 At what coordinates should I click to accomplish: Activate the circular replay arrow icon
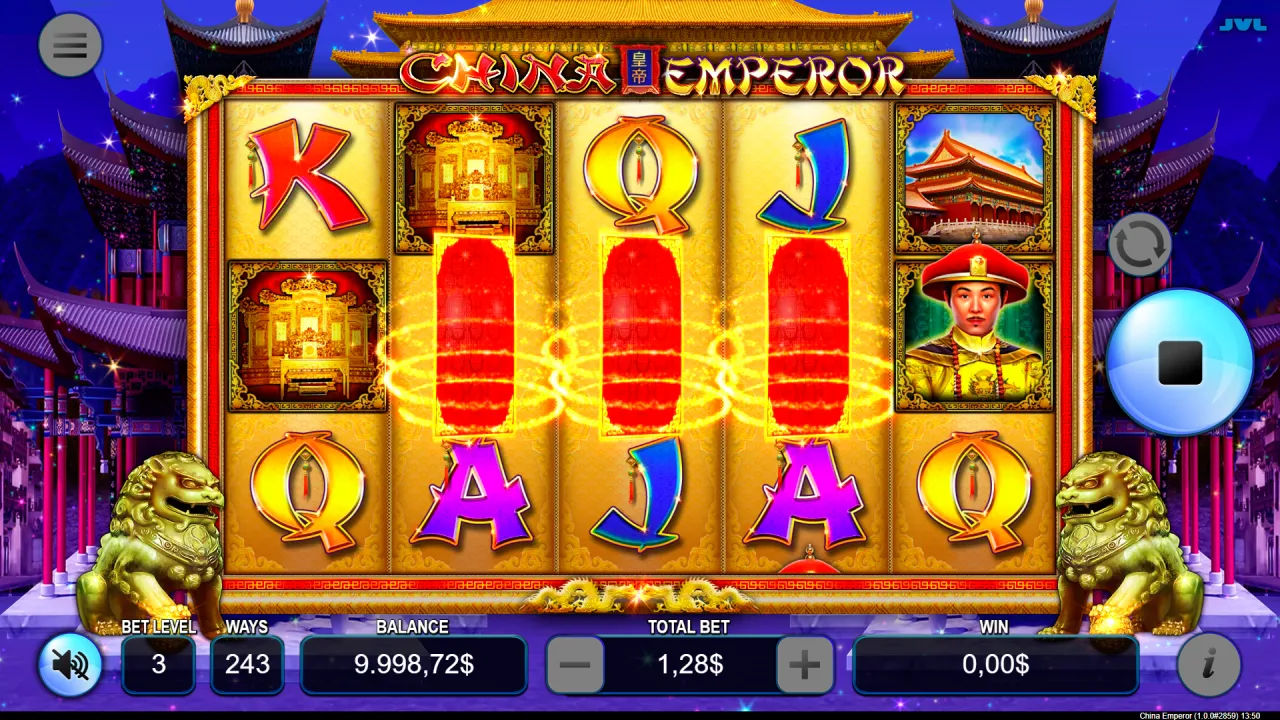click(1140, 243)
